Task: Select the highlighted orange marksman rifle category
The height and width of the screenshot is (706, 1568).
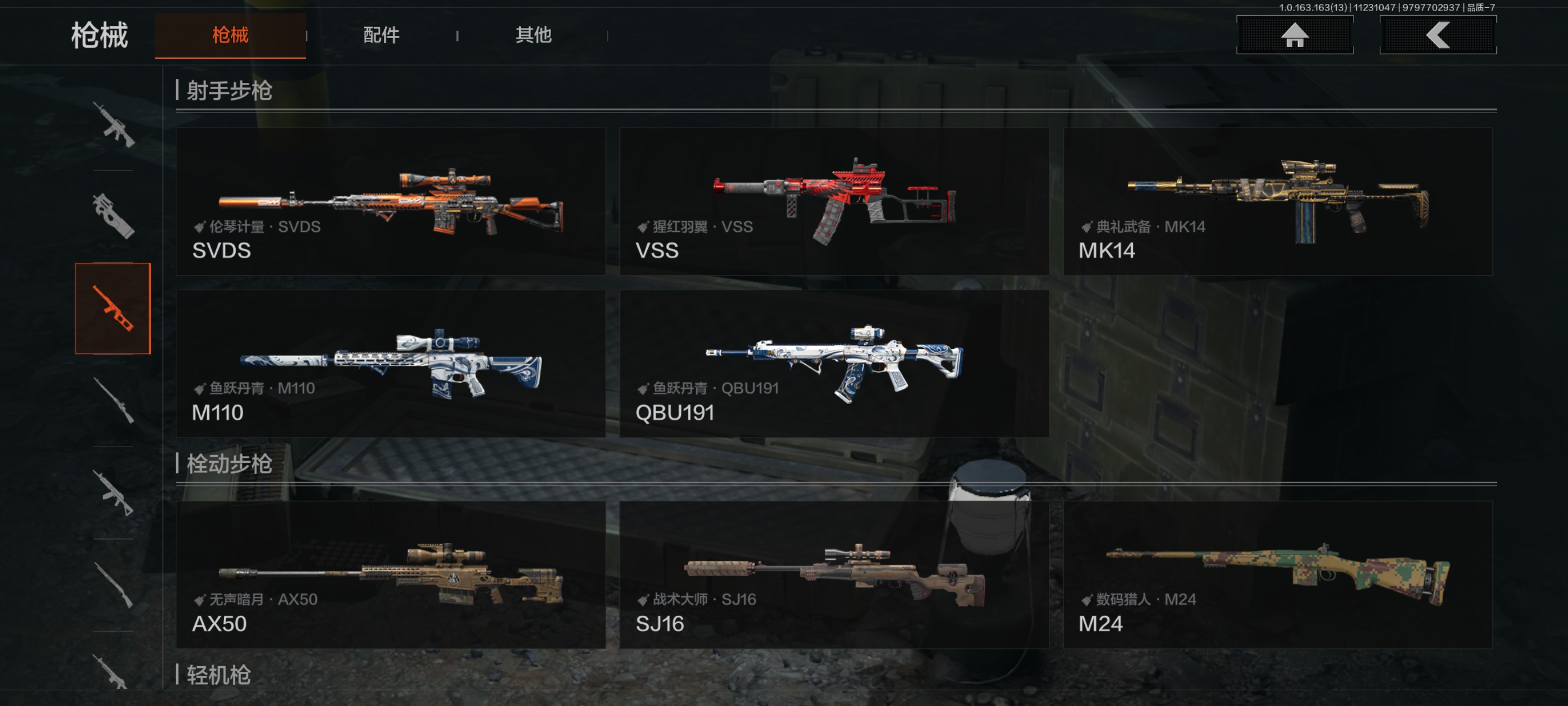Action: (113, 308)
